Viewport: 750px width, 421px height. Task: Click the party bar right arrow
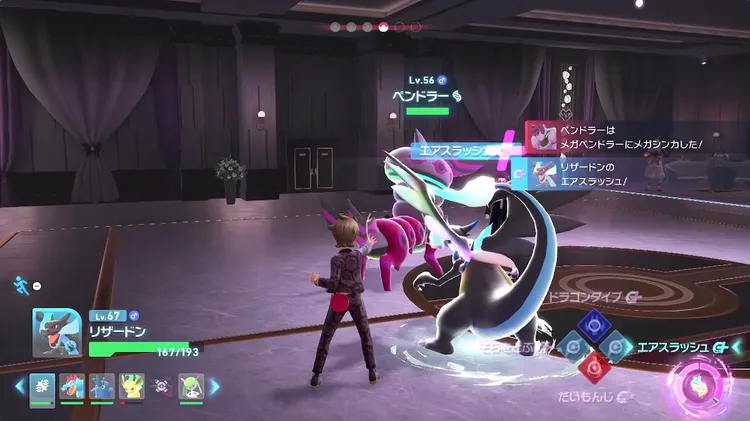pos(214,387)
